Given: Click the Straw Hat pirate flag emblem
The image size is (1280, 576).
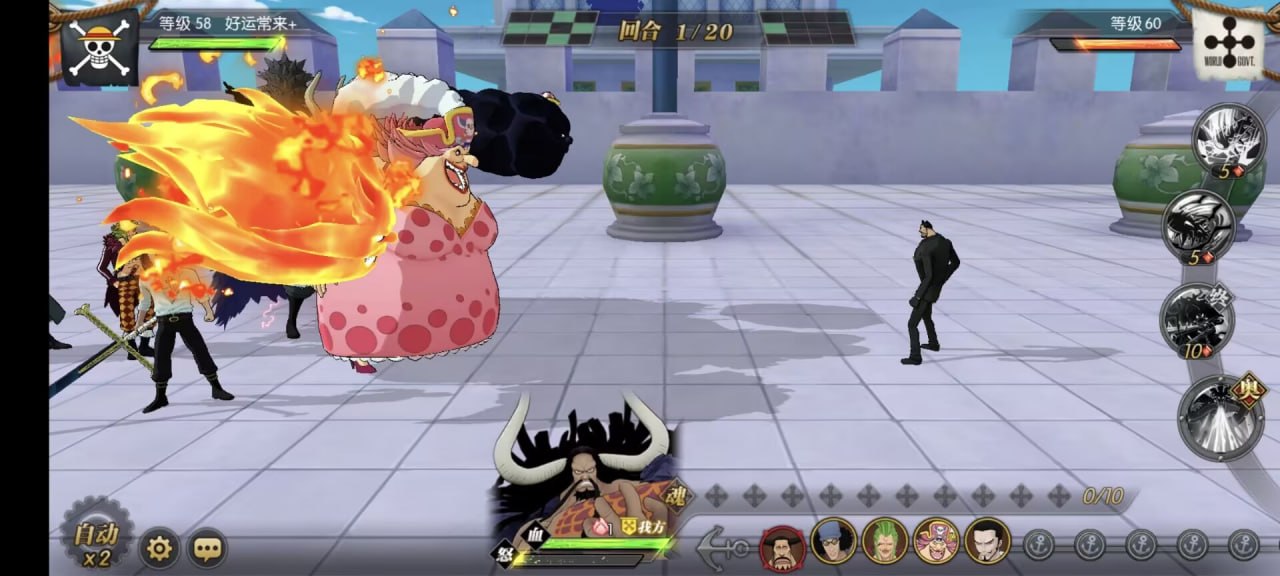Looking at the screenshot, I should (x=99, y=46).
